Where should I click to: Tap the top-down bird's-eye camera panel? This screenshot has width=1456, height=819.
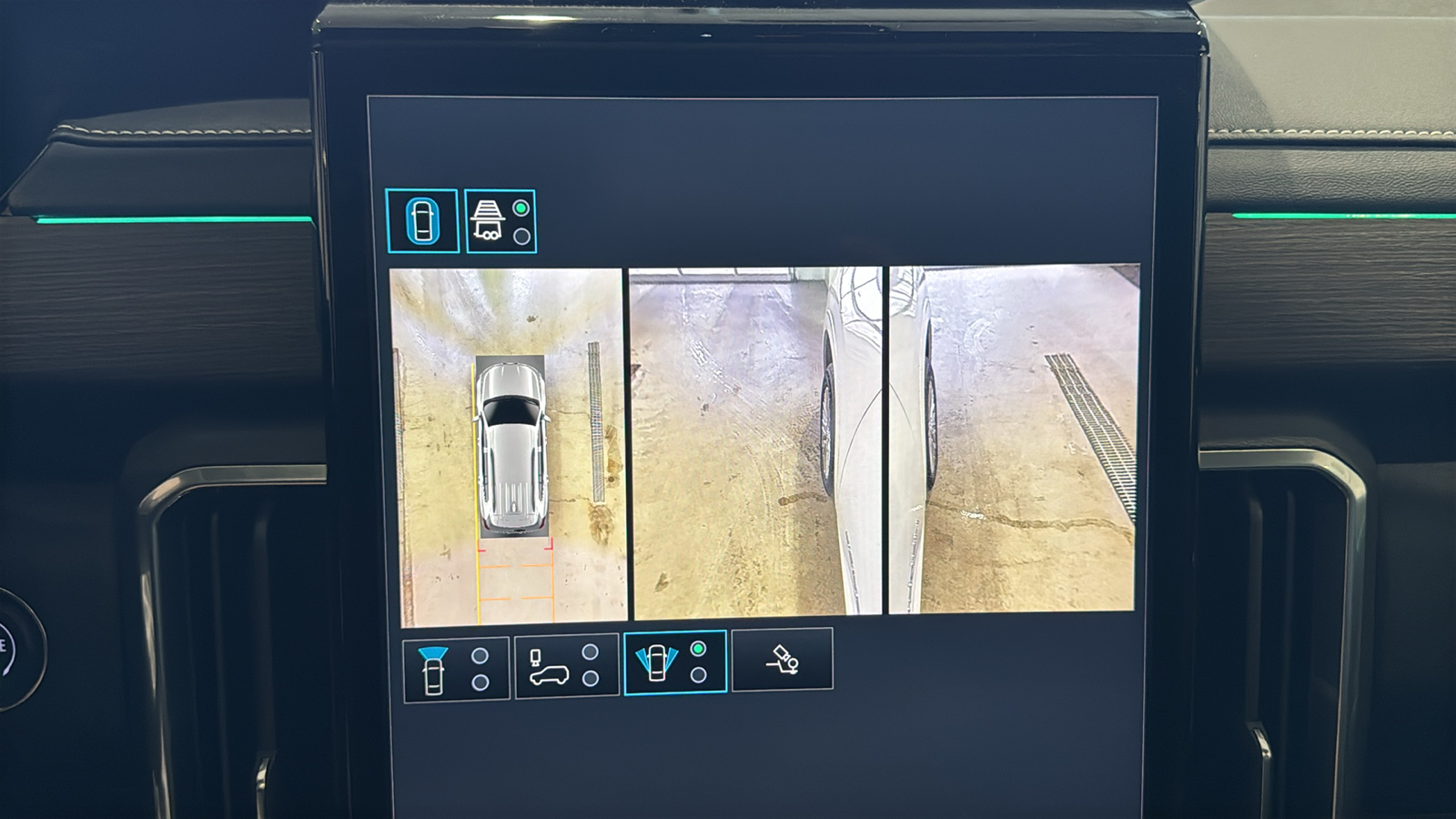[508, 446]
